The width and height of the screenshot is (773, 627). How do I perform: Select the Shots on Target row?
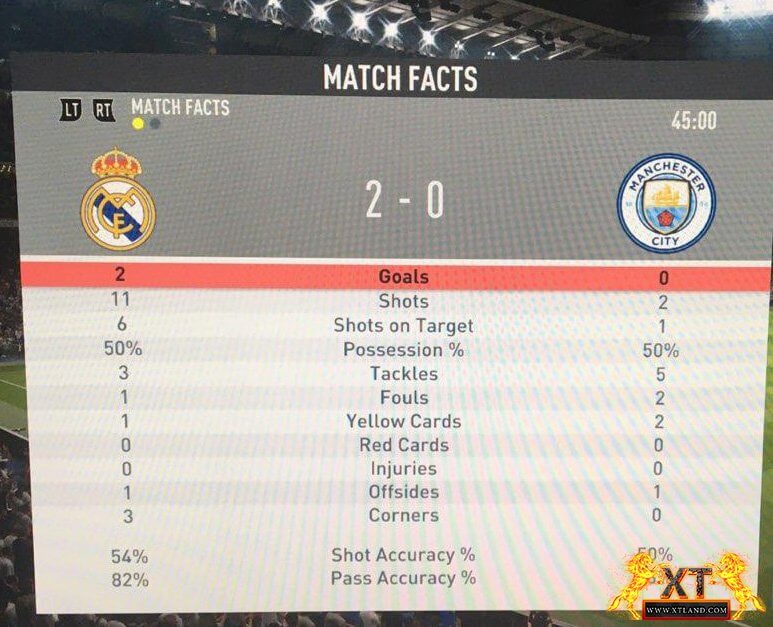point(403,325)
